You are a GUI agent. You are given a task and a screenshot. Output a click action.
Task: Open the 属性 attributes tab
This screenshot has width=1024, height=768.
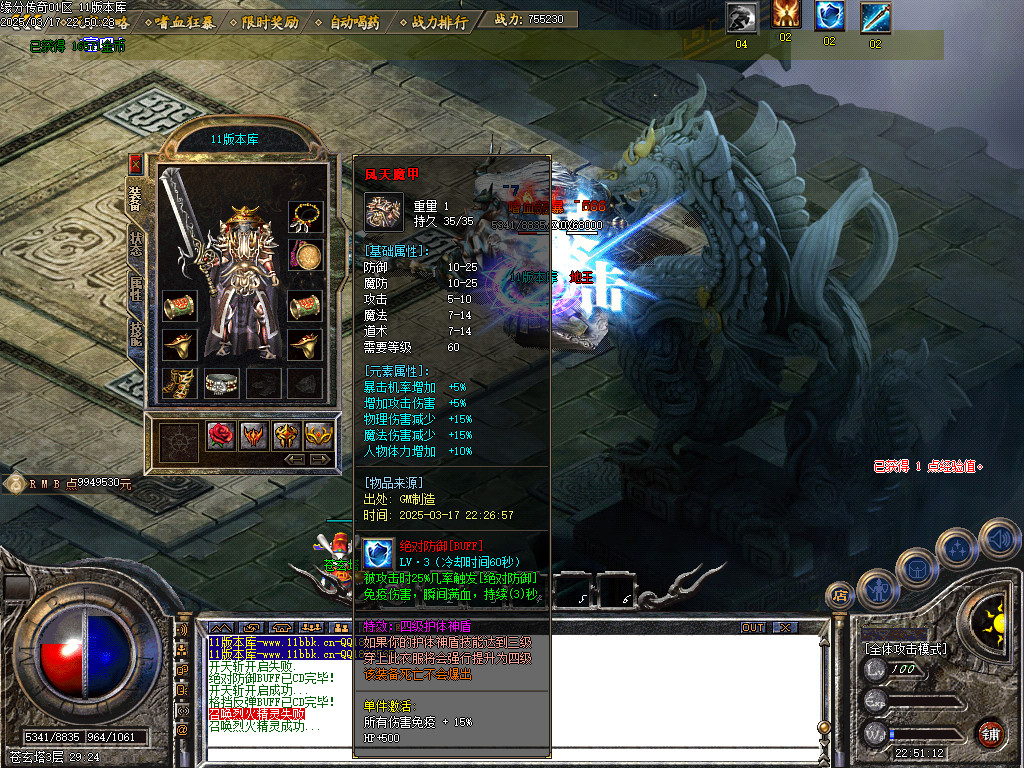pyautogui.click(x=136, y=289)
